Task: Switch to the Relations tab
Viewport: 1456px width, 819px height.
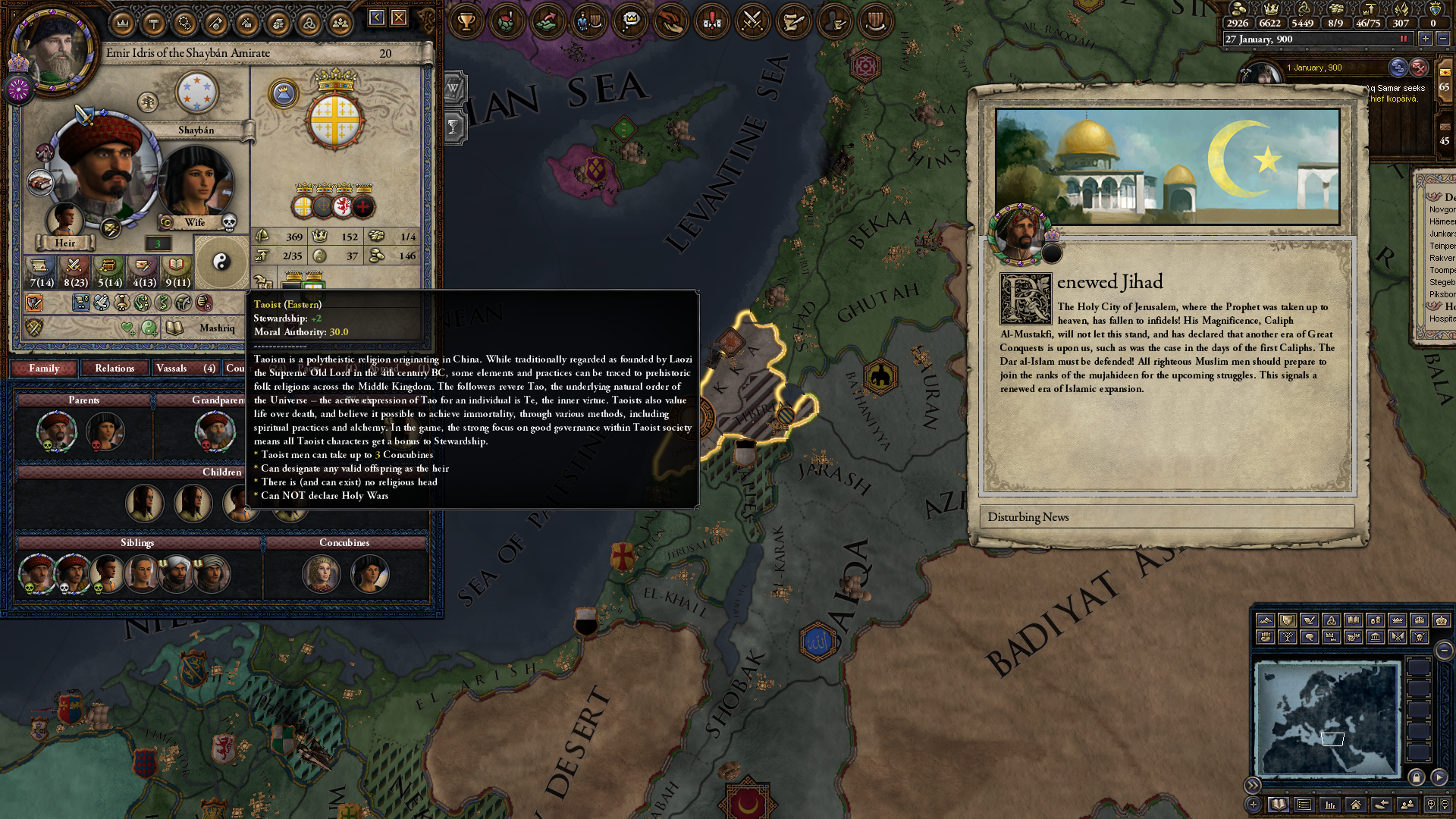Action: 115,369
